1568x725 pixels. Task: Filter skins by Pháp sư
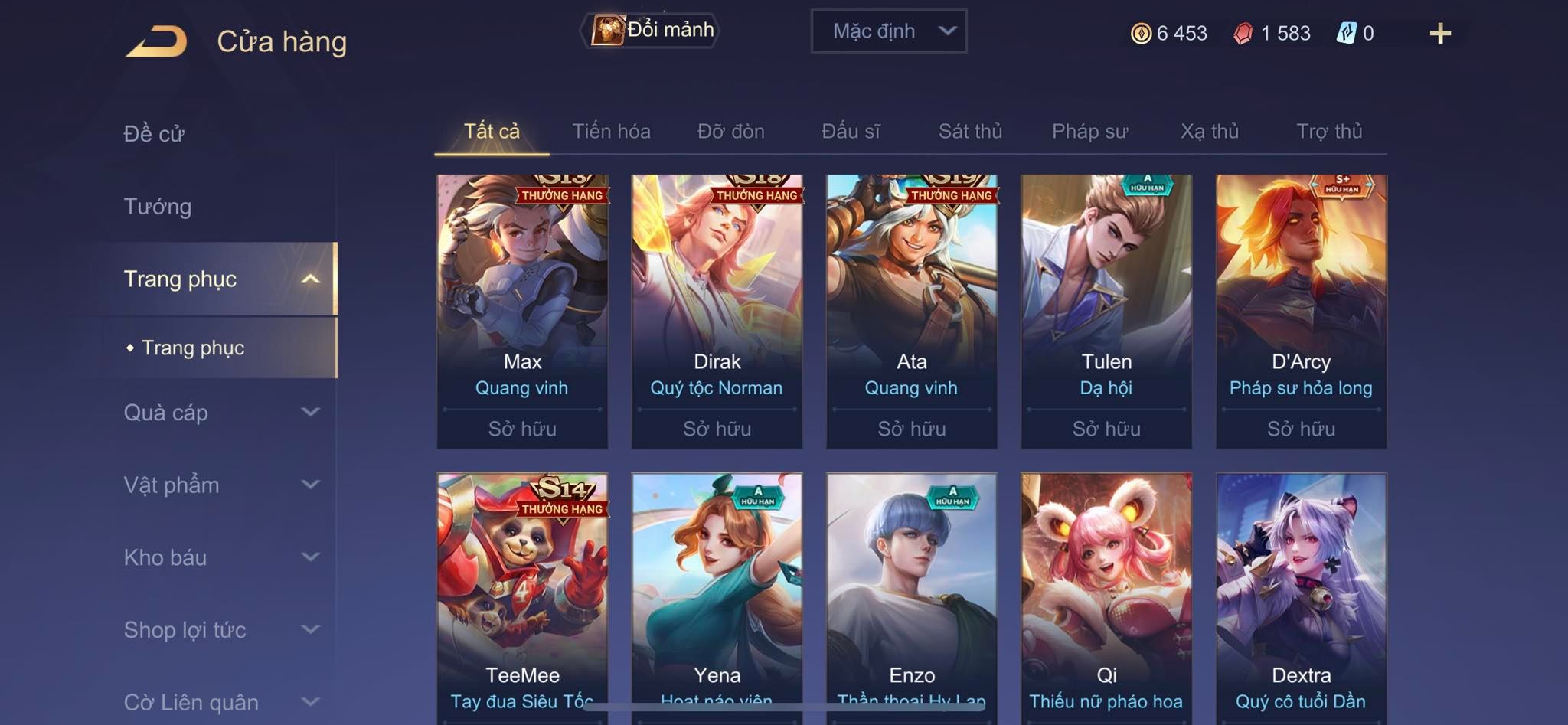(1089, 132)
